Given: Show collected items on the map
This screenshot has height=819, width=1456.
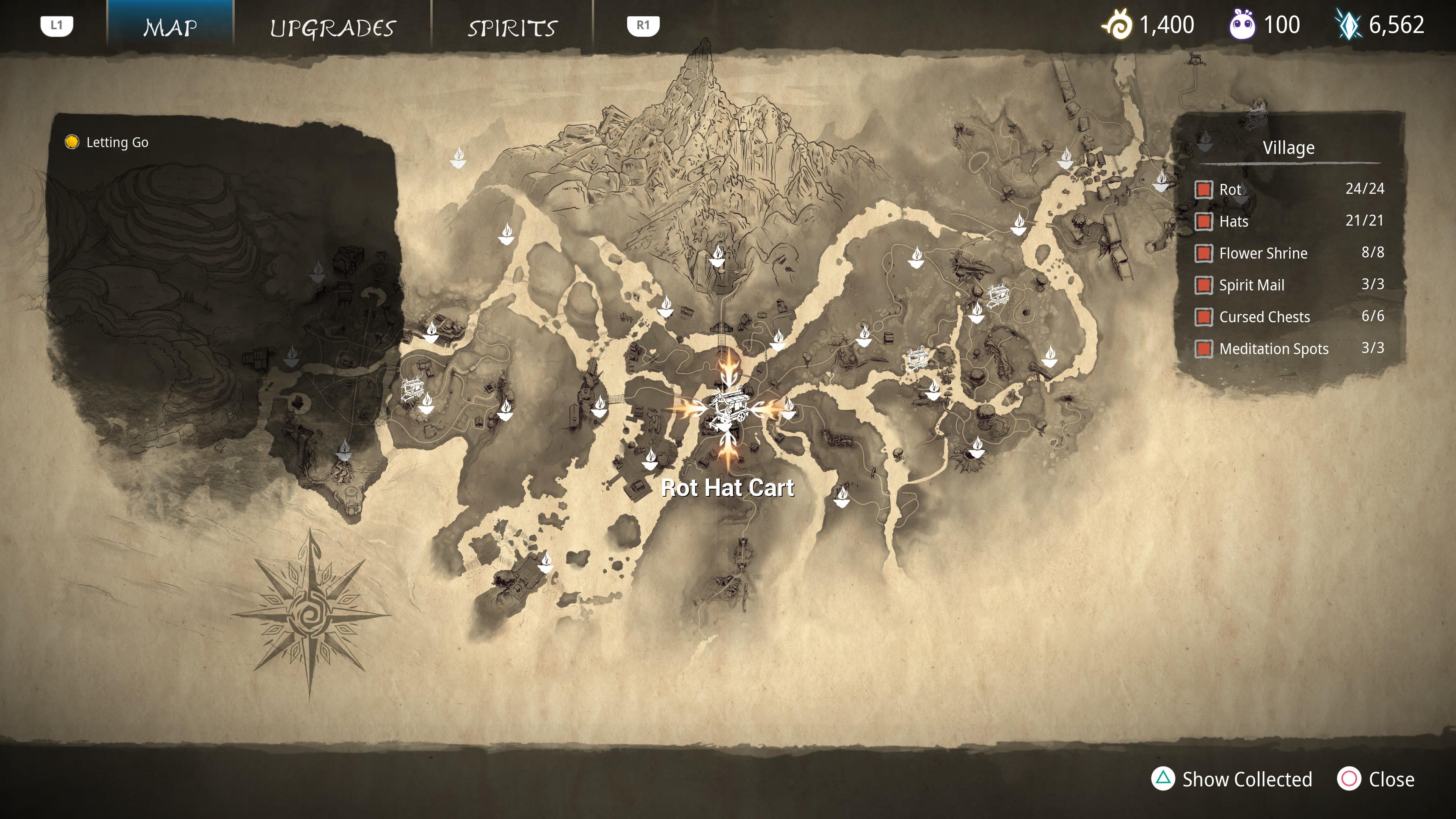Looking at the screenshot, I should pos(1232,779).
